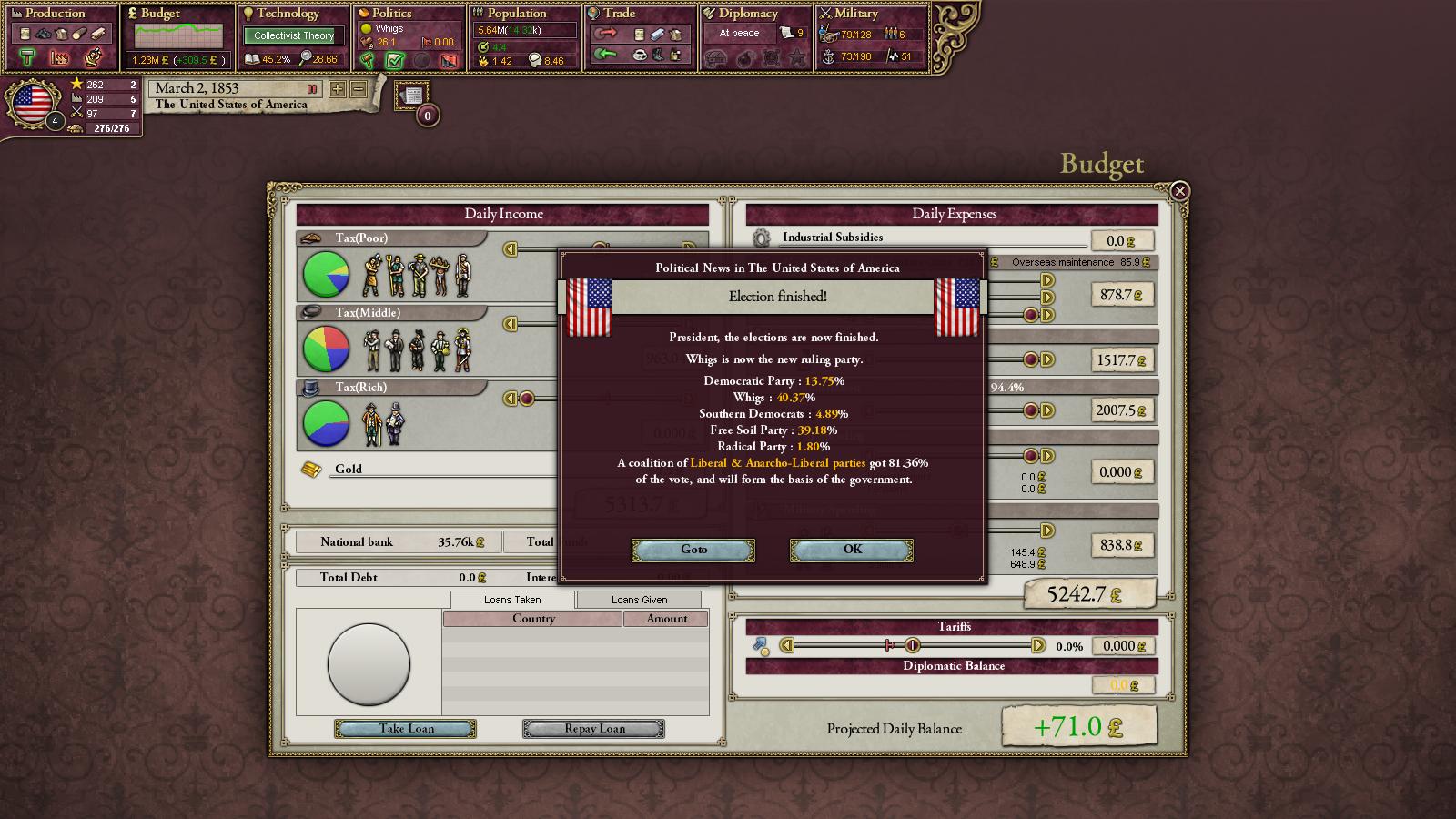Click the United States flag emblem
1456x819 pixels.
click(32, 103)
